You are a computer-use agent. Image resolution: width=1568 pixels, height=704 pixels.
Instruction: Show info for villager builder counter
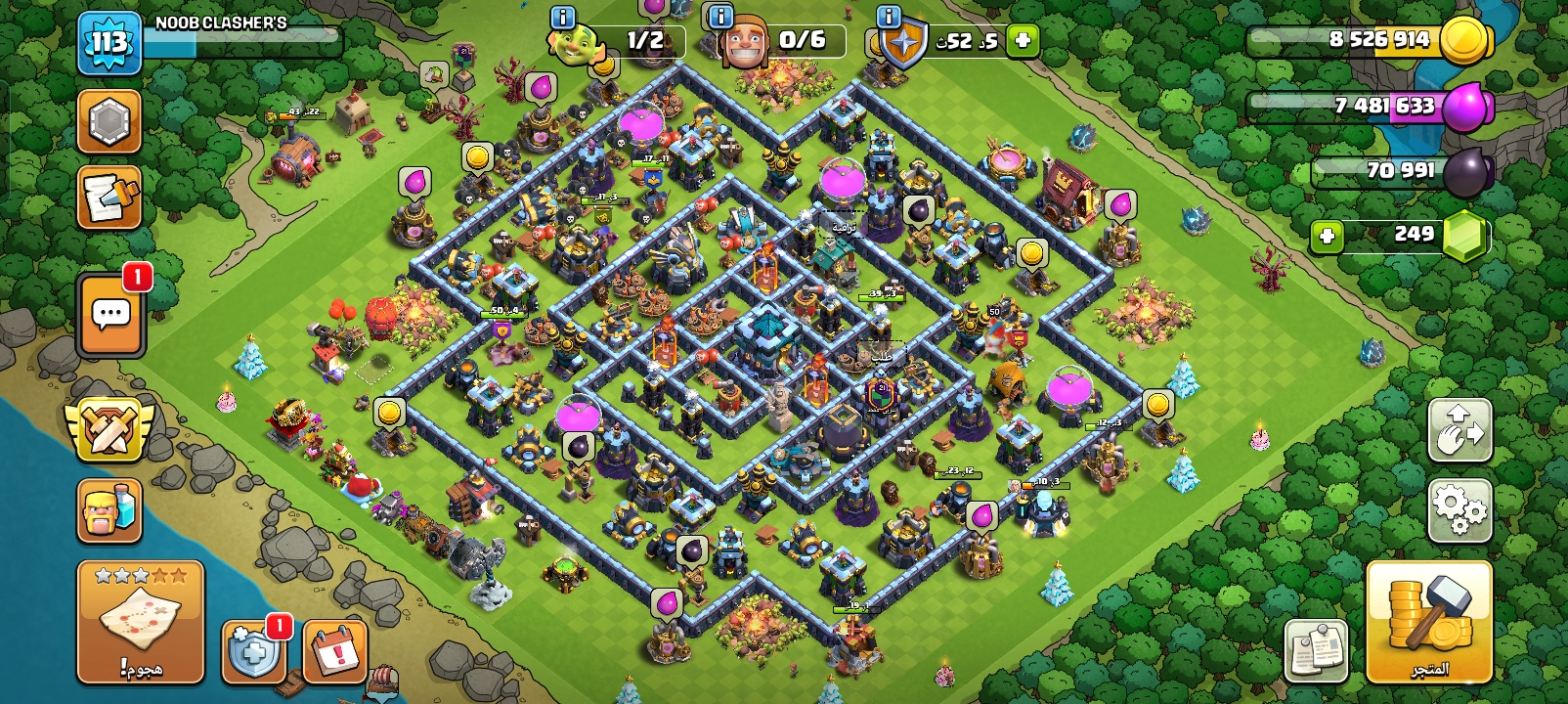click(x=720, y=17)
